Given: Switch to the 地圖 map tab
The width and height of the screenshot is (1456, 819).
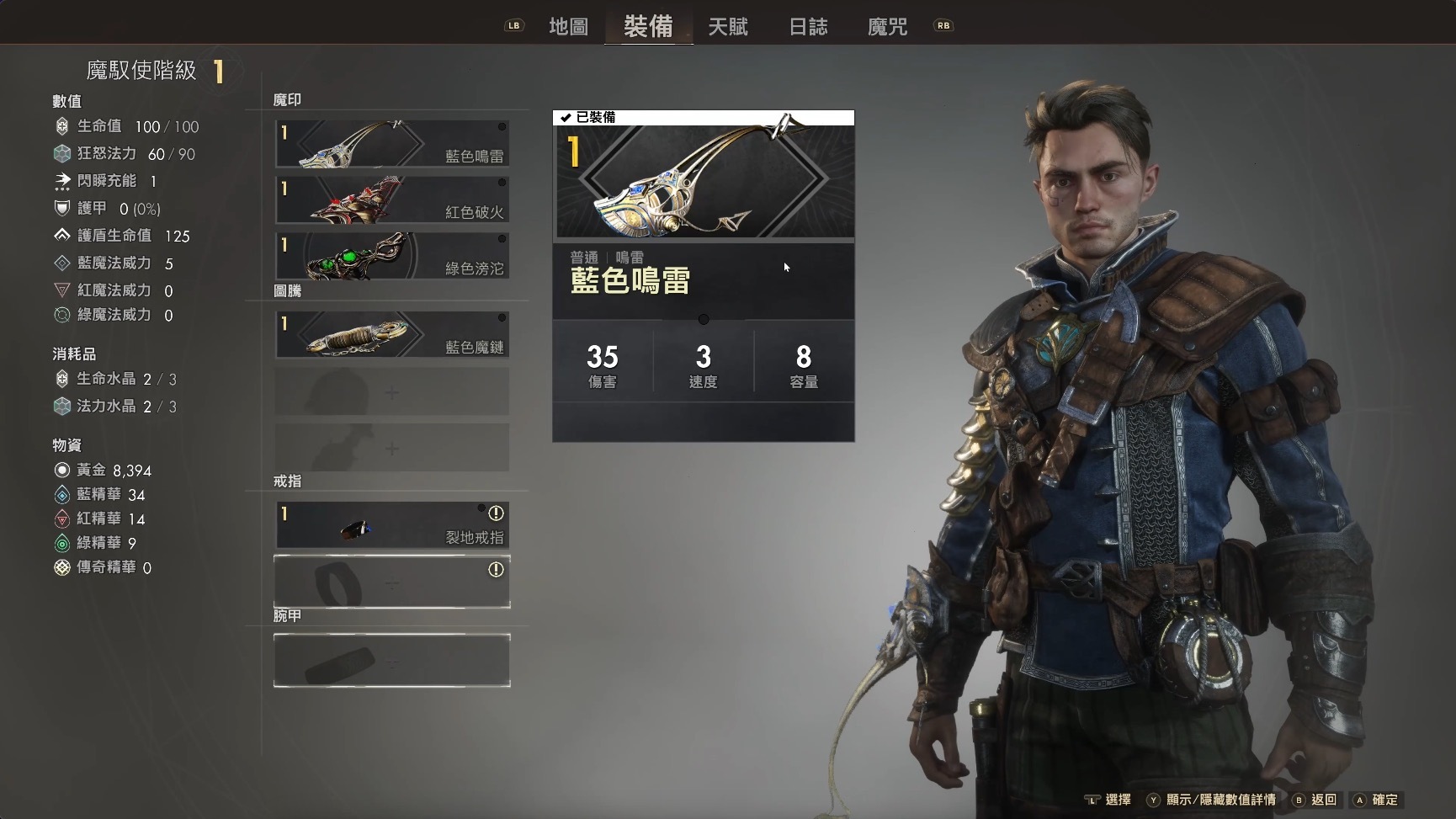Looking at the screenshot, I should (568, 27).
